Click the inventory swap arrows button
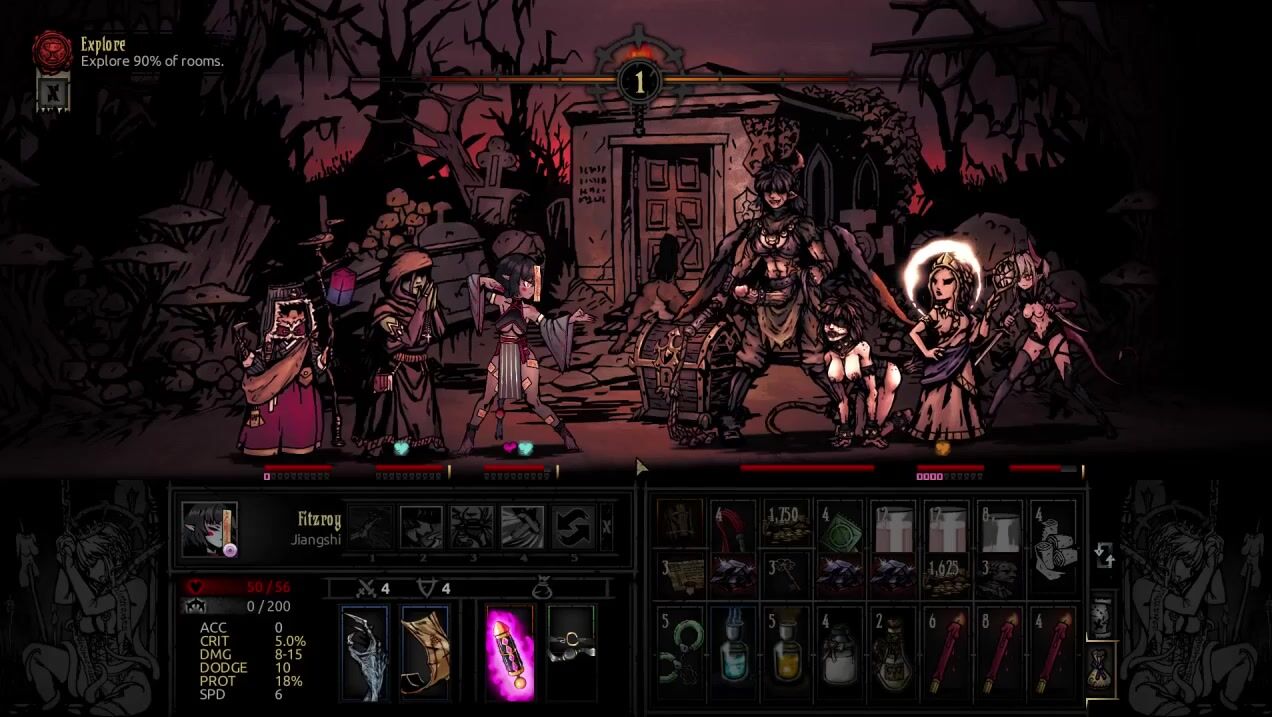 click(x=1104, y=555)
